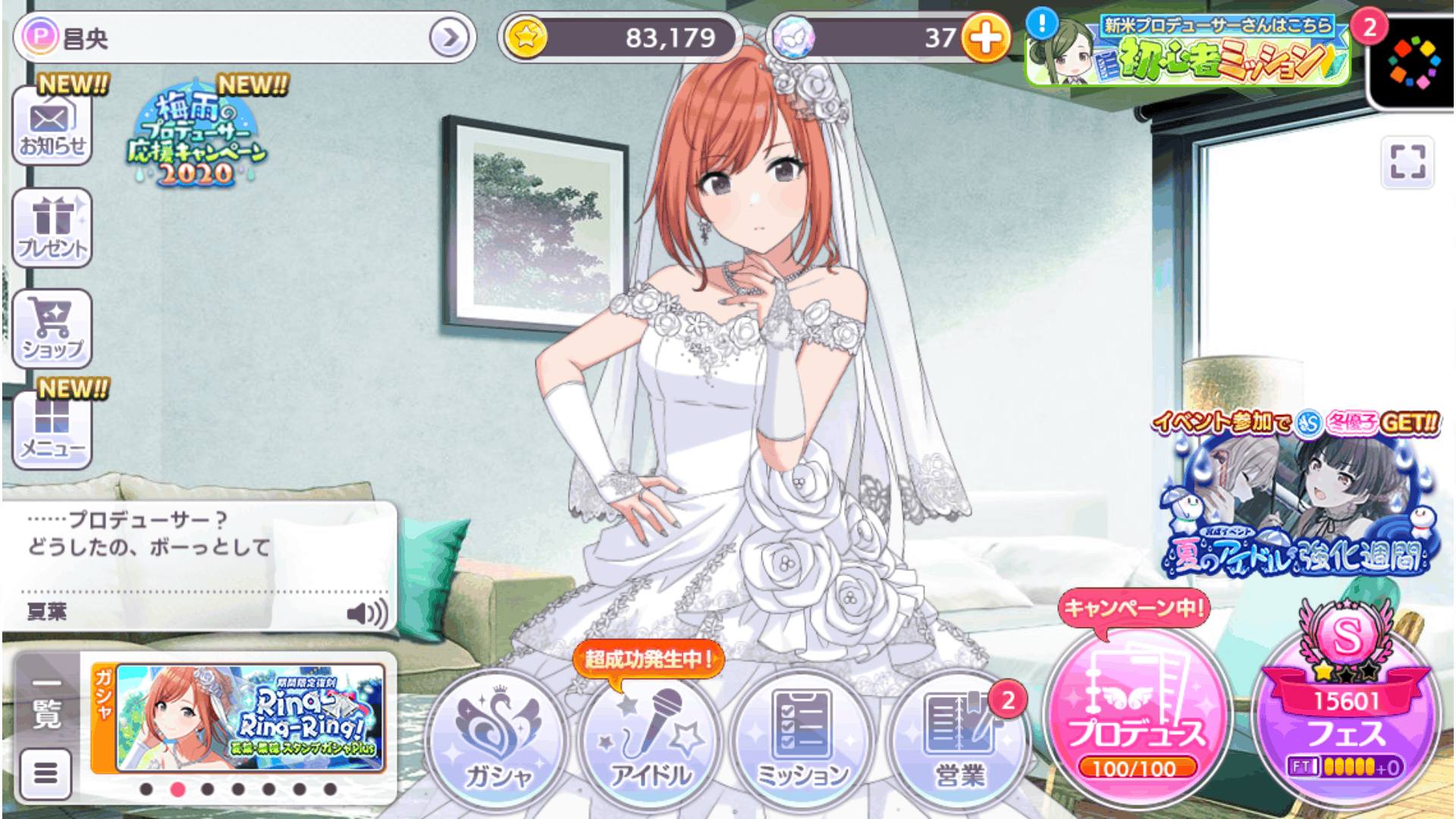Open the アイドル idol screen

[x=651, y=739]
